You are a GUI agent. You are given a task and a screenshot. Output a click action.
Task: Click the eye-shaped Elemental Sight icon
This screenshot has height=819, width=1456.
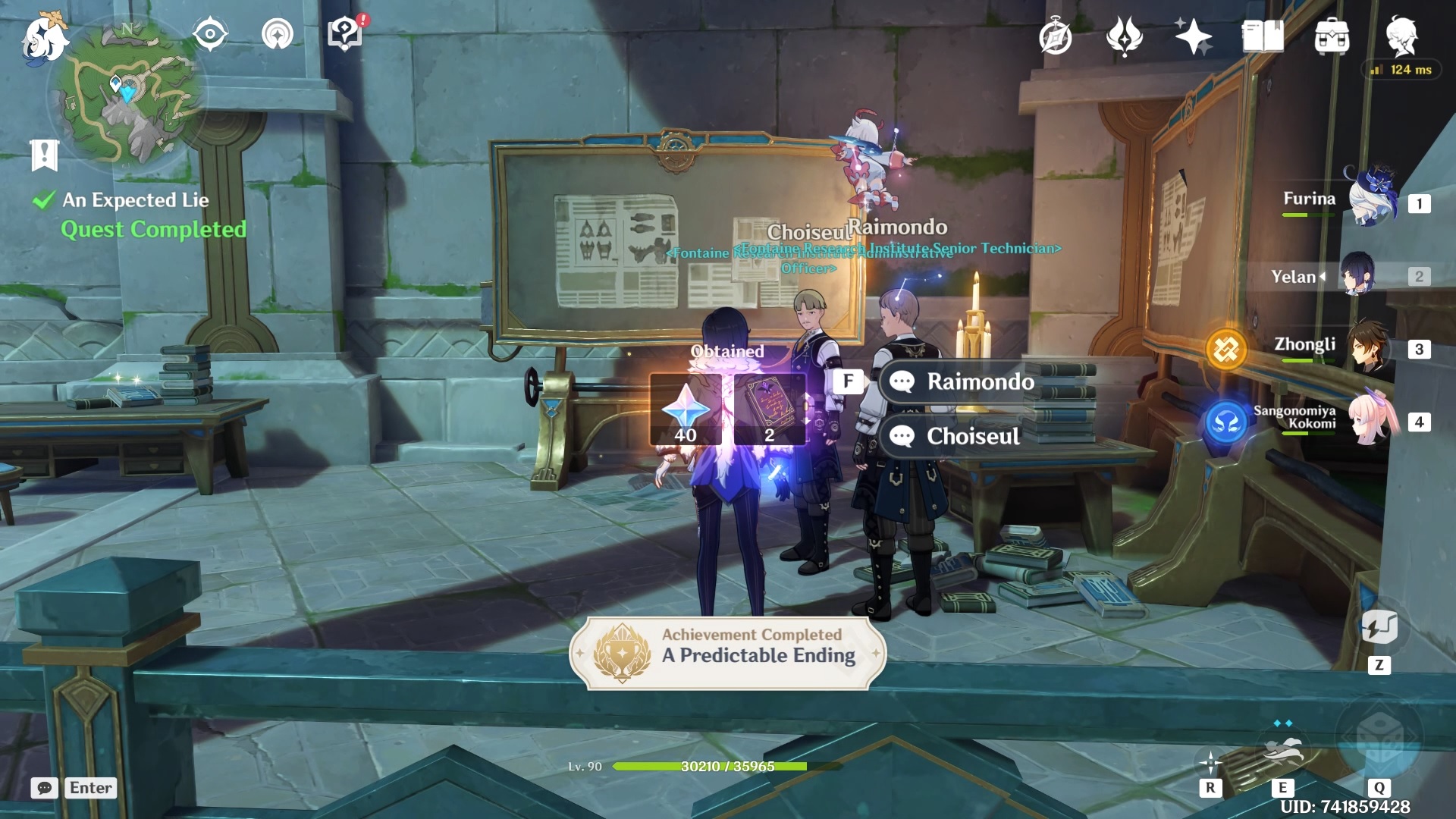pos(210,35)
